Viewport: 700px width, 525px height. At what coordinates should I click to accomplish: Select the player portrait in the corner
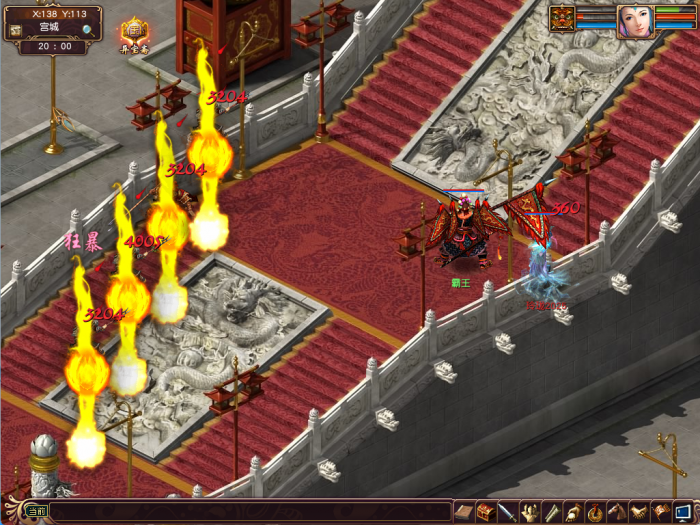coord(634,18)
